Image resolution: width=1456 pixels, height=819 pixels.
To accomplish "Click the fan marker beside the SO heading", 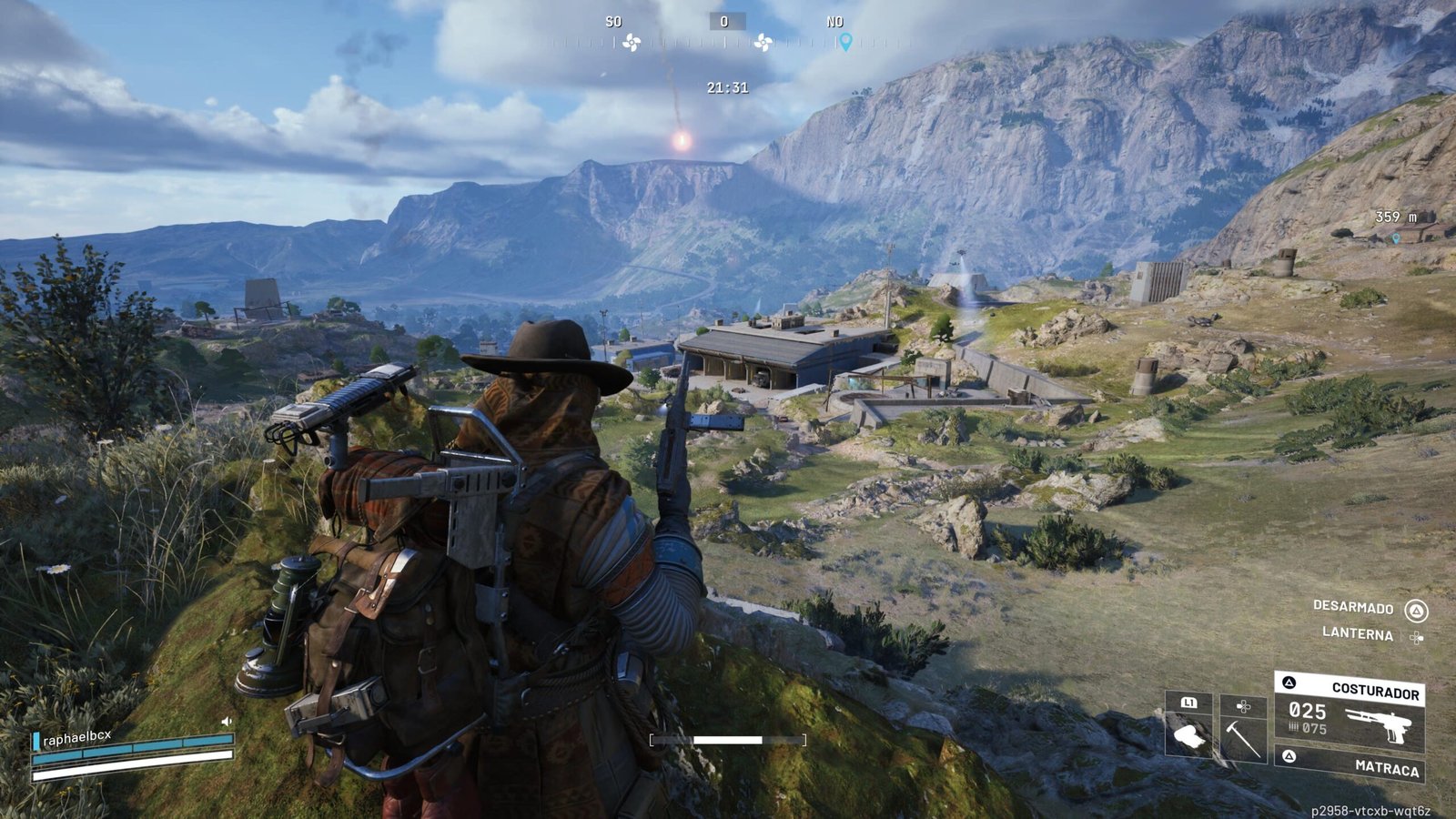I will [632, 43].
